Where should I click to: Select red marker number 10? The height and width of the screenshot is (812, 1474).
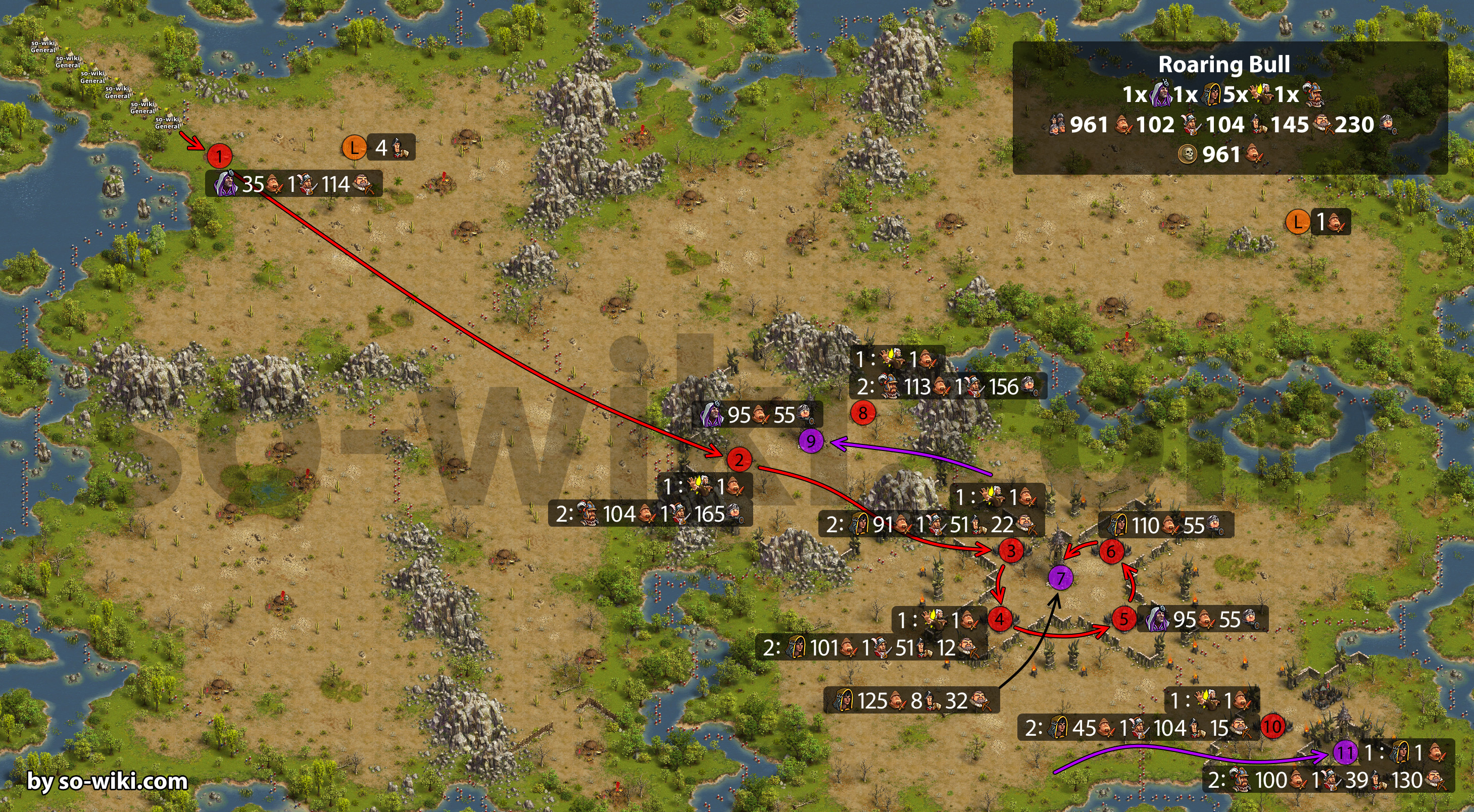click(1272, 727)
